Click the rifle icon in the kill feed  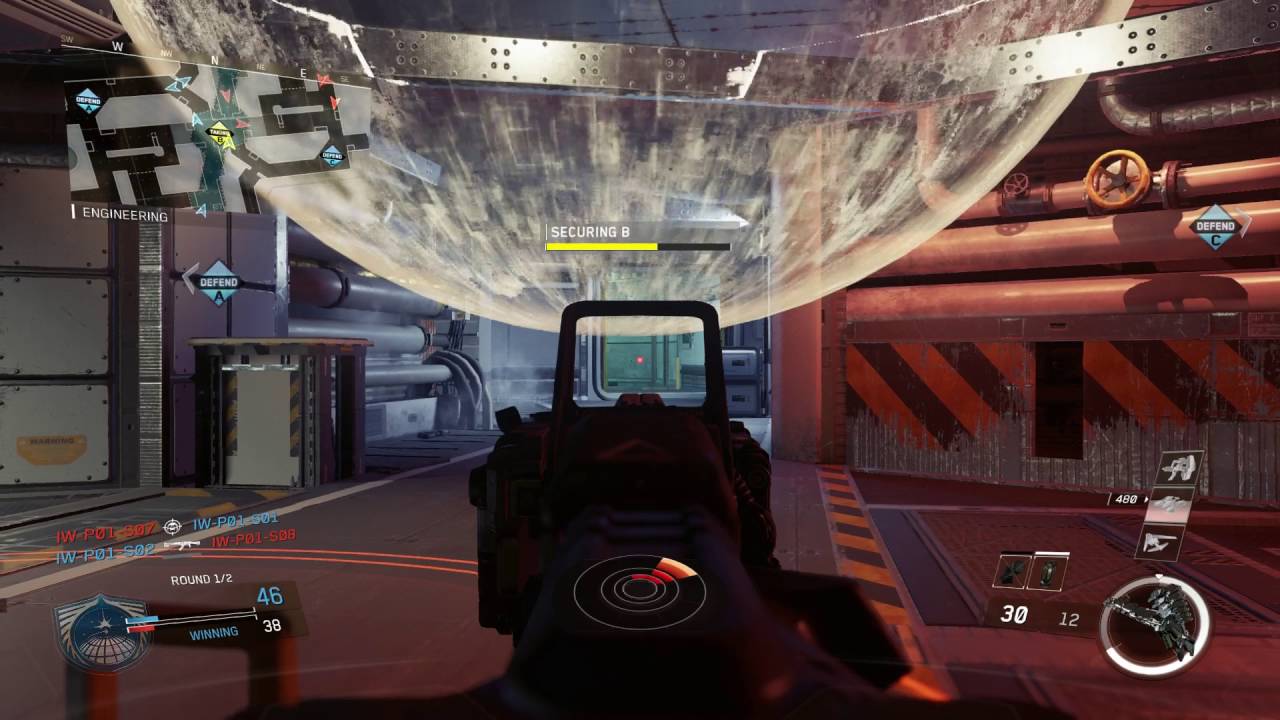(x=182, y=545)
